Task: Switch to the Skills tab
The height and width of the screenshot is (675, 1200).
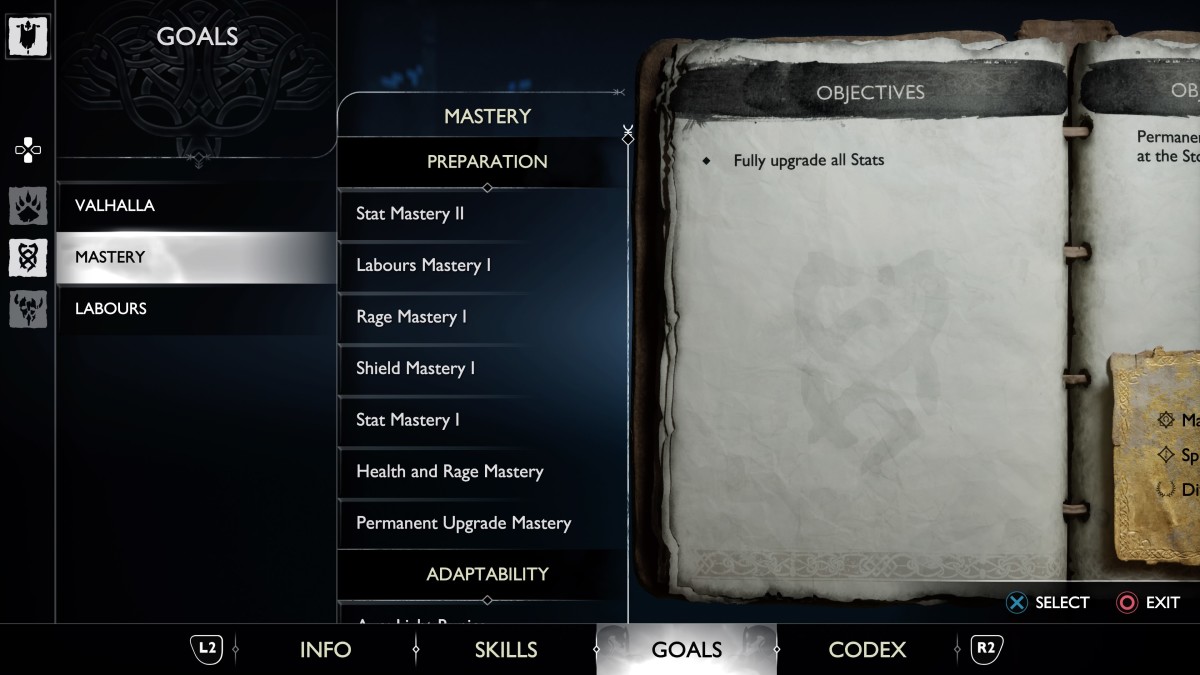Action: pos(506,650)
